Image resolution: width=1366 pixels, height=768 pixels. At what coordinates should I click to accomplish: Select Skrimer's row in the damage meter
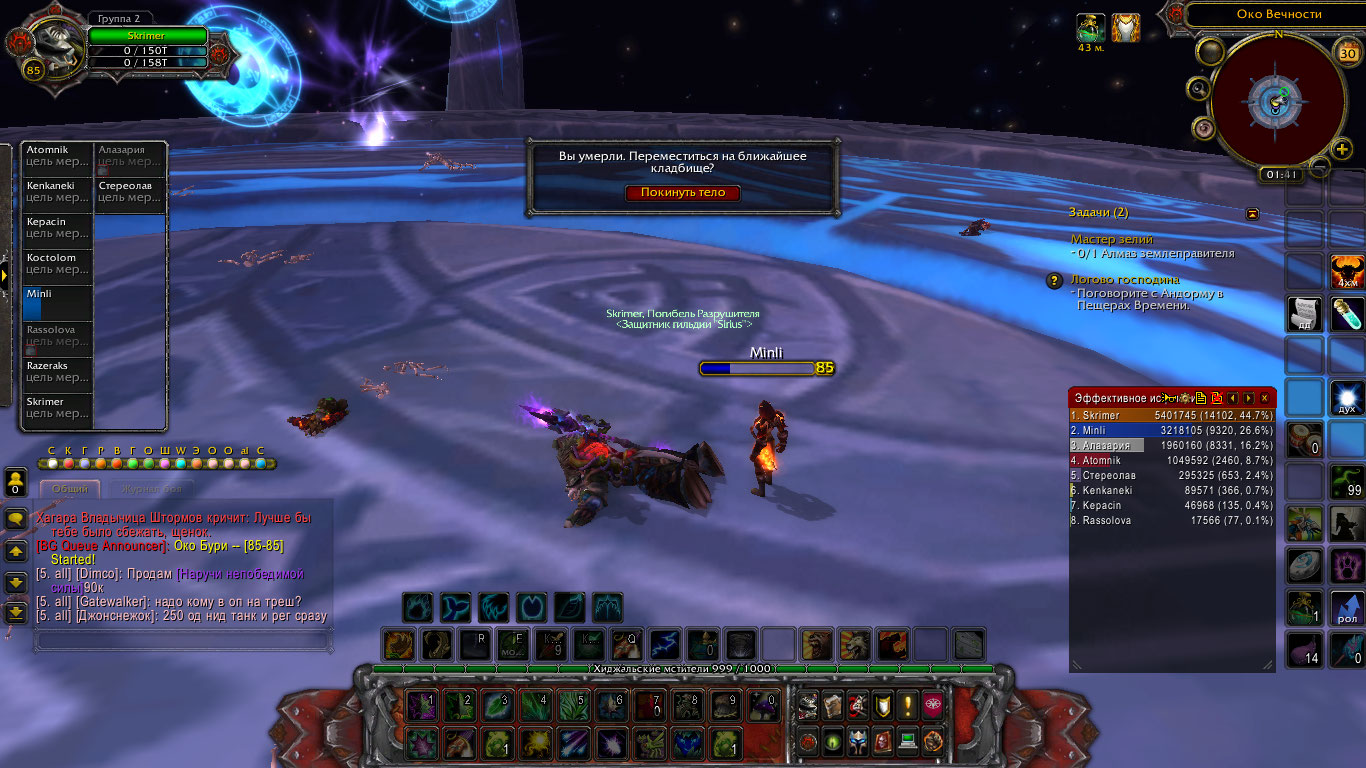point(1172,415)
